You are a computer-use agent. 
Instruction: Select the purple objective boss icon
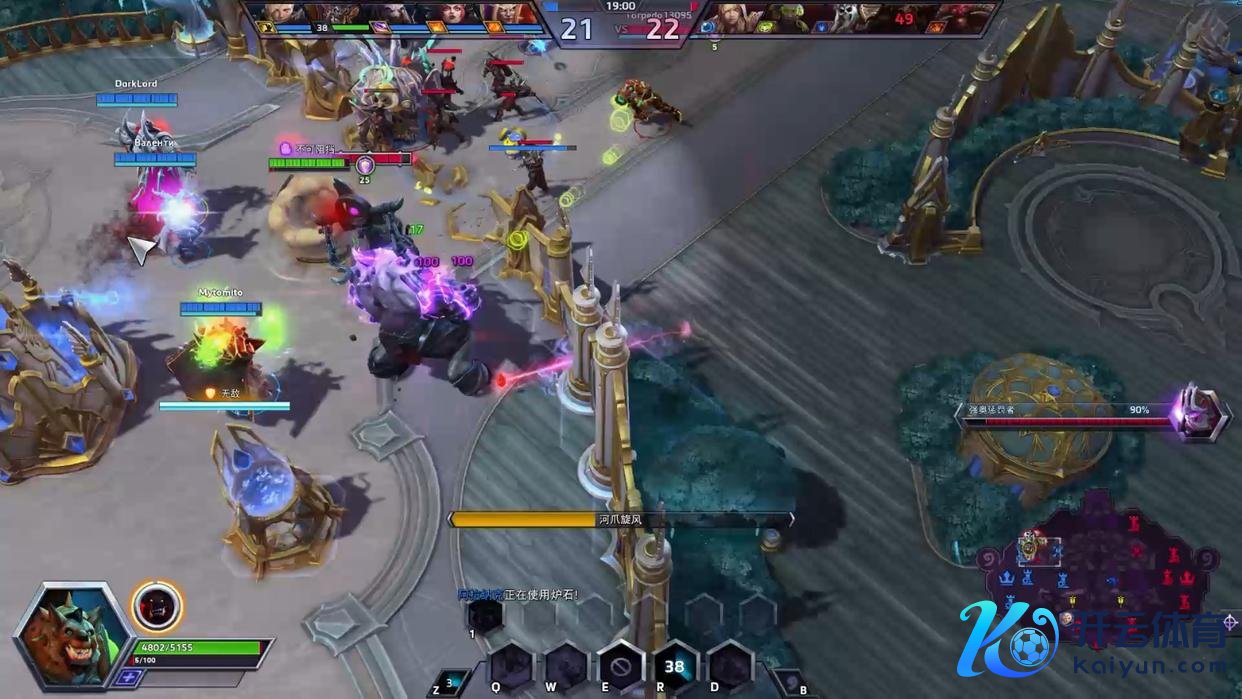tap(1198, 412)
